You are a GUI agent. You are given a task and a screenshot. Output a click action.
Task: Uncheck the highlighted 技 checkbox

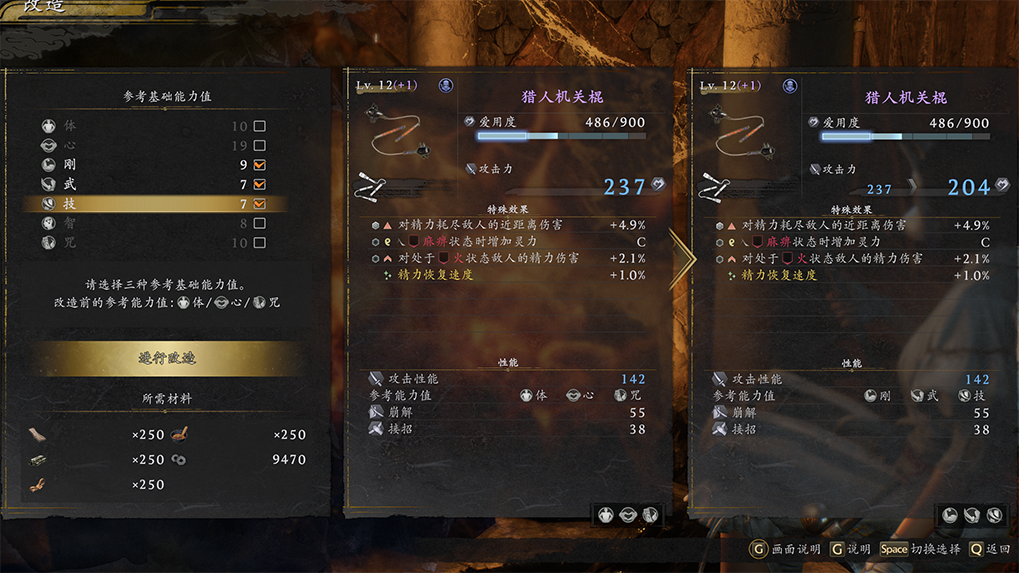[260, 204]
